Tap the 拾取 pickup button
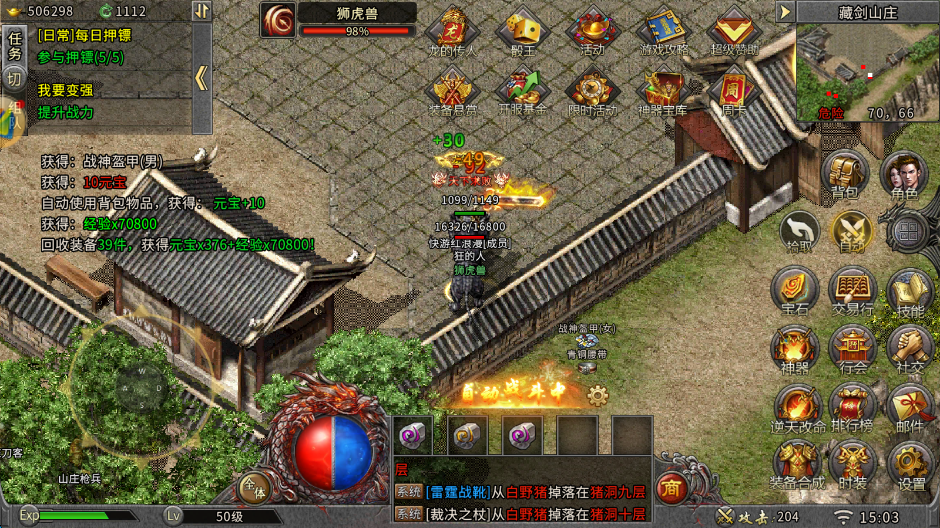This screenshot has height=528, width=940. (799, 232)
